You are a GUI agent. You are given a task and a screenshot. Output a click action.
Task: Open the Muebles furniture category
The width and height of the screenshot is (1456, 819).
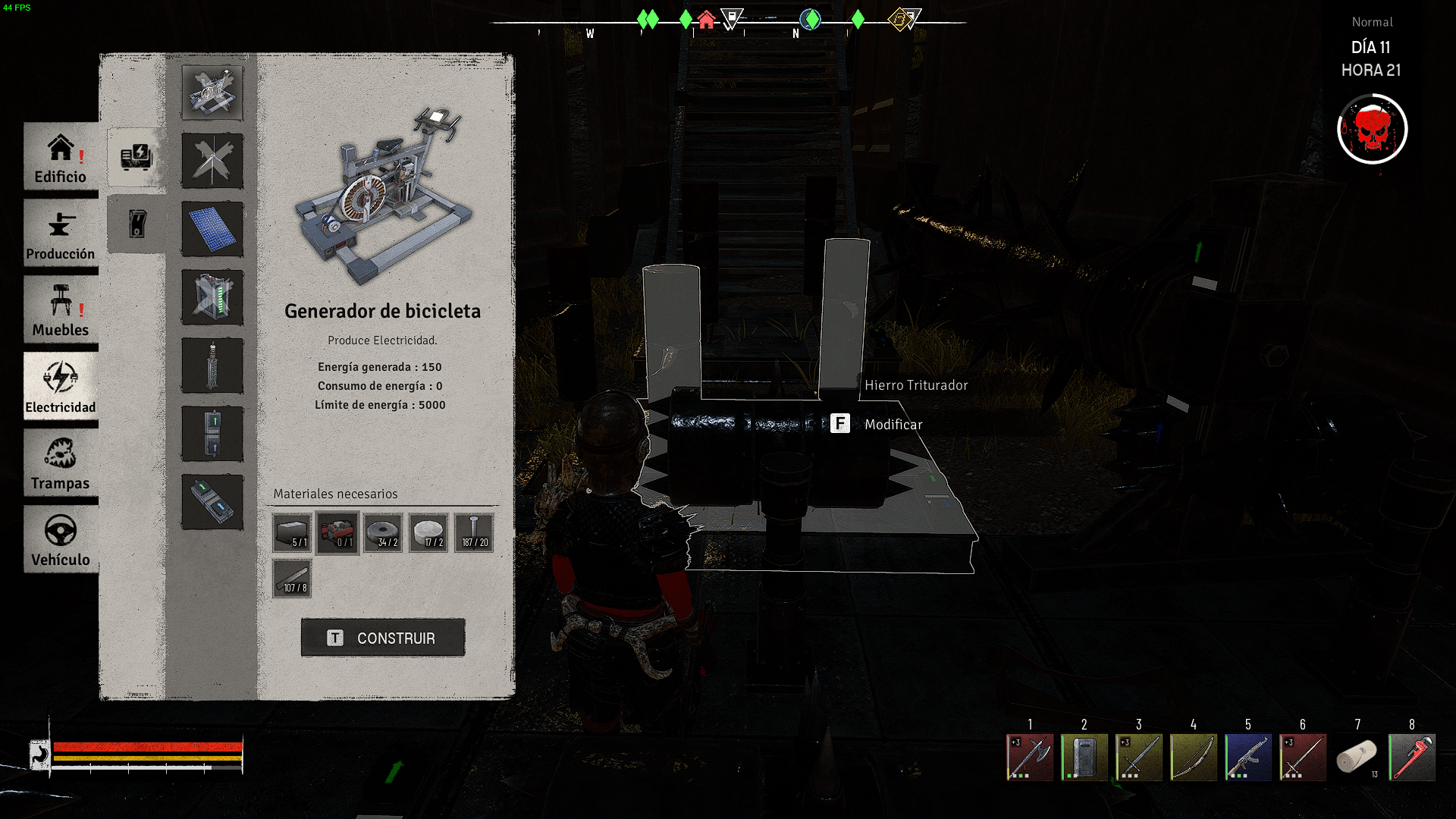click(x=61, y=310)
